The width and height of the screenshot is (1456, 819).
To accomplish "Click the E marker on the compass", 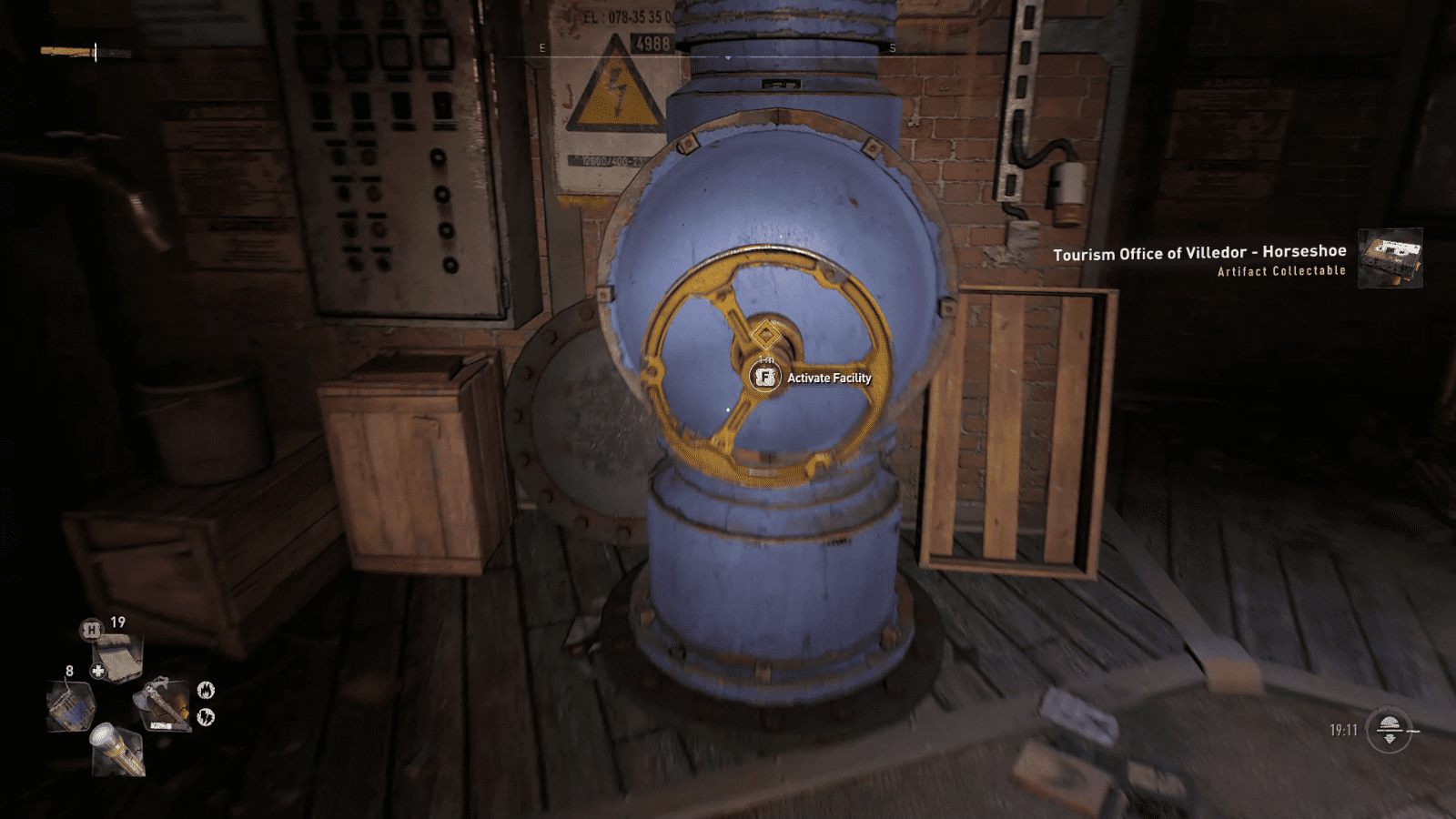I will point(541,46).
